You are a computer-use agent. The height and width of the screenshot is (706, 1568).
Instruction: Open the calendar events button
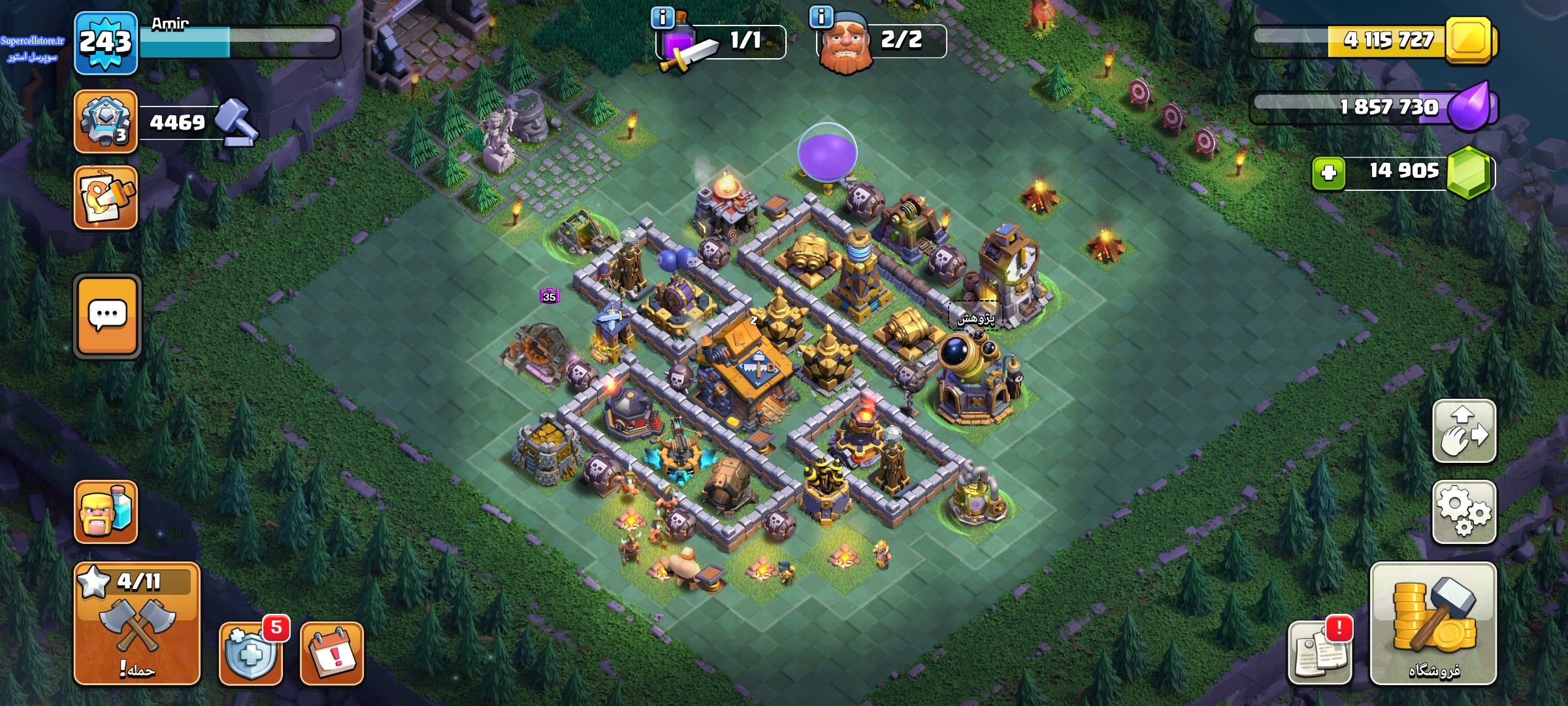(x=331, y=653)
